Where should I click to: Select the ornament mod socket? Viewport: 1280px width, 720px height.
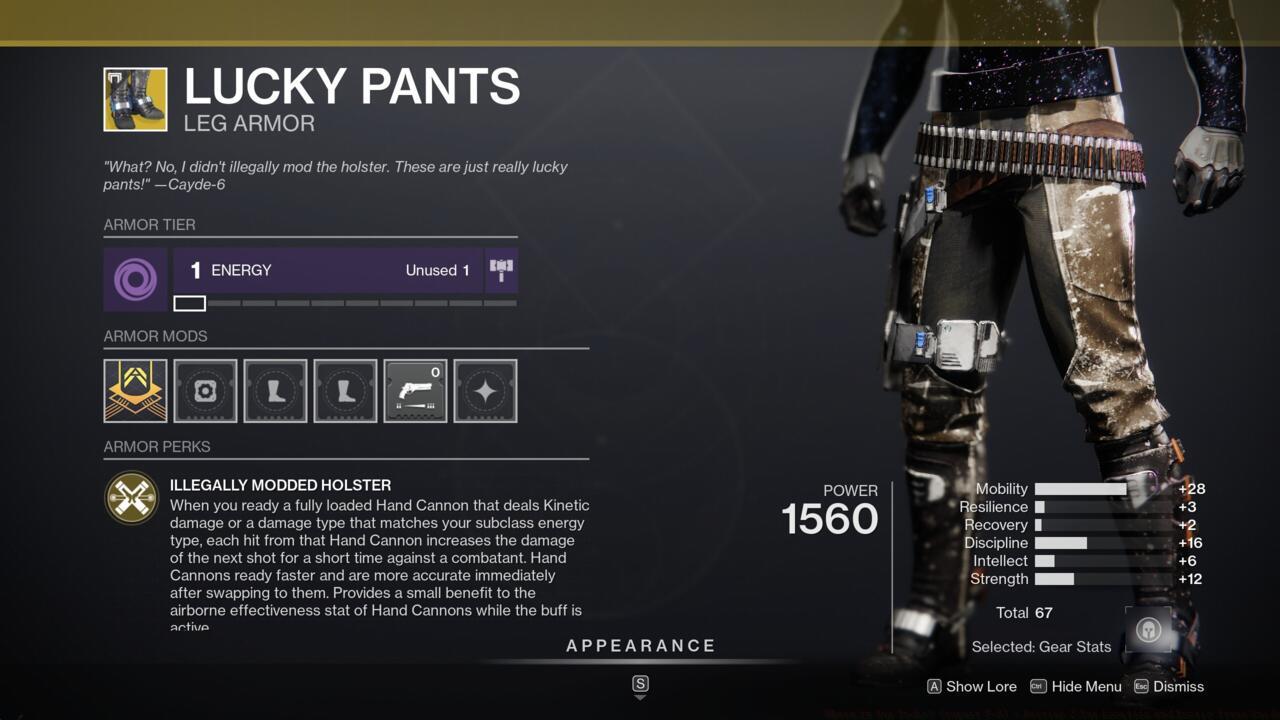[205, 391]
